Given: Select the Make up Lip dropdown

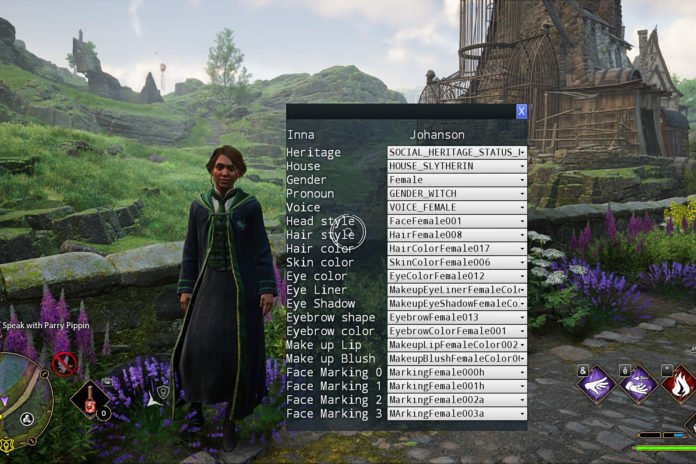Looking at the screenshot, I should pyautogui.click(x=456, y=345).
